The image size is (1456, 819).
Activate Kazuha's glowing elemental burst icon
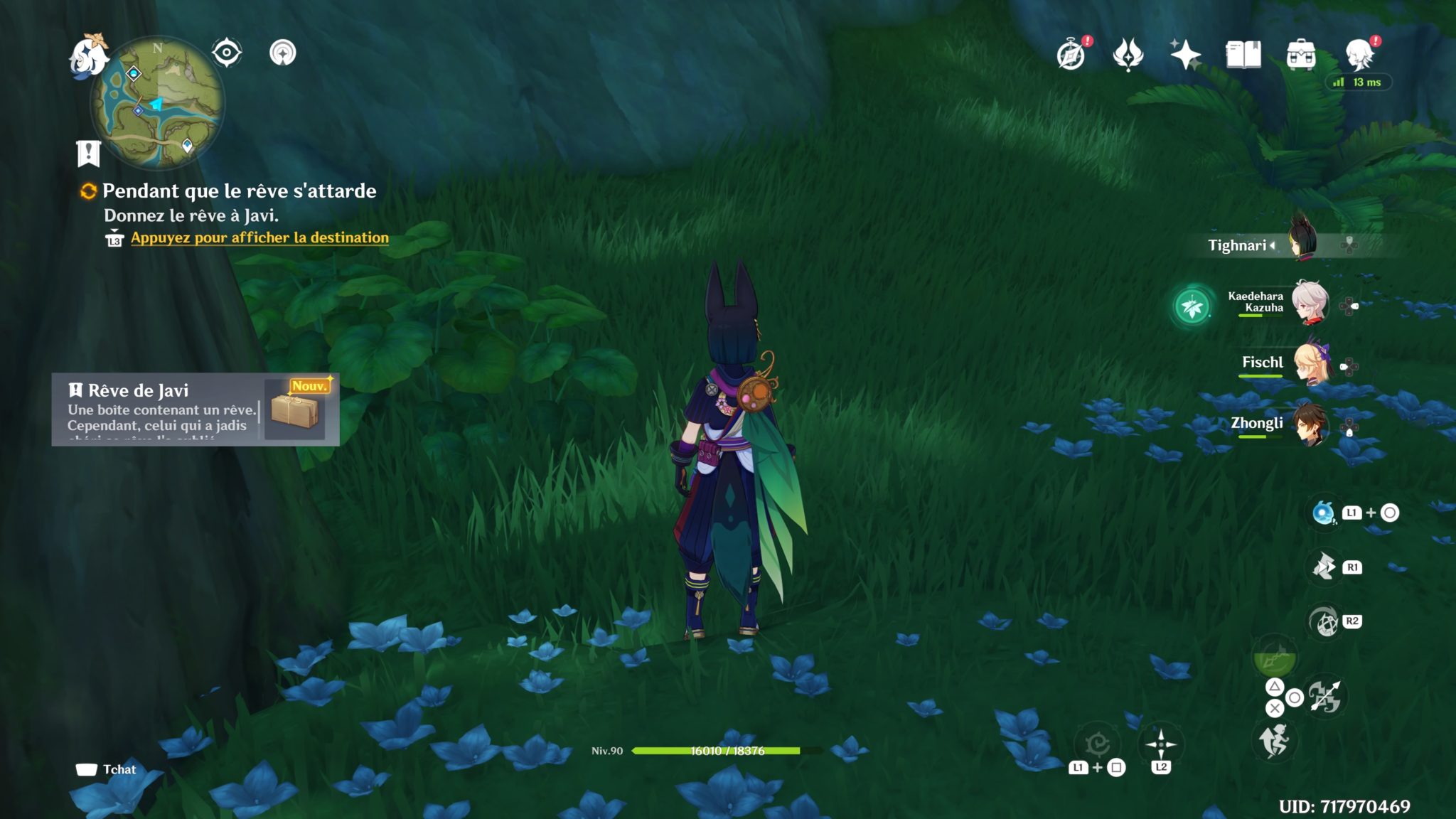pyautogui.click(x=1192, y=306)
